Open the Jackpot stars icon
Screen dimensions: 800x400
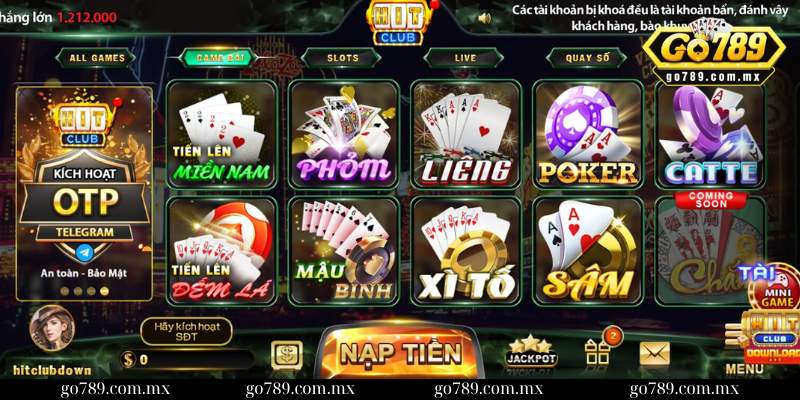[531, 350]
